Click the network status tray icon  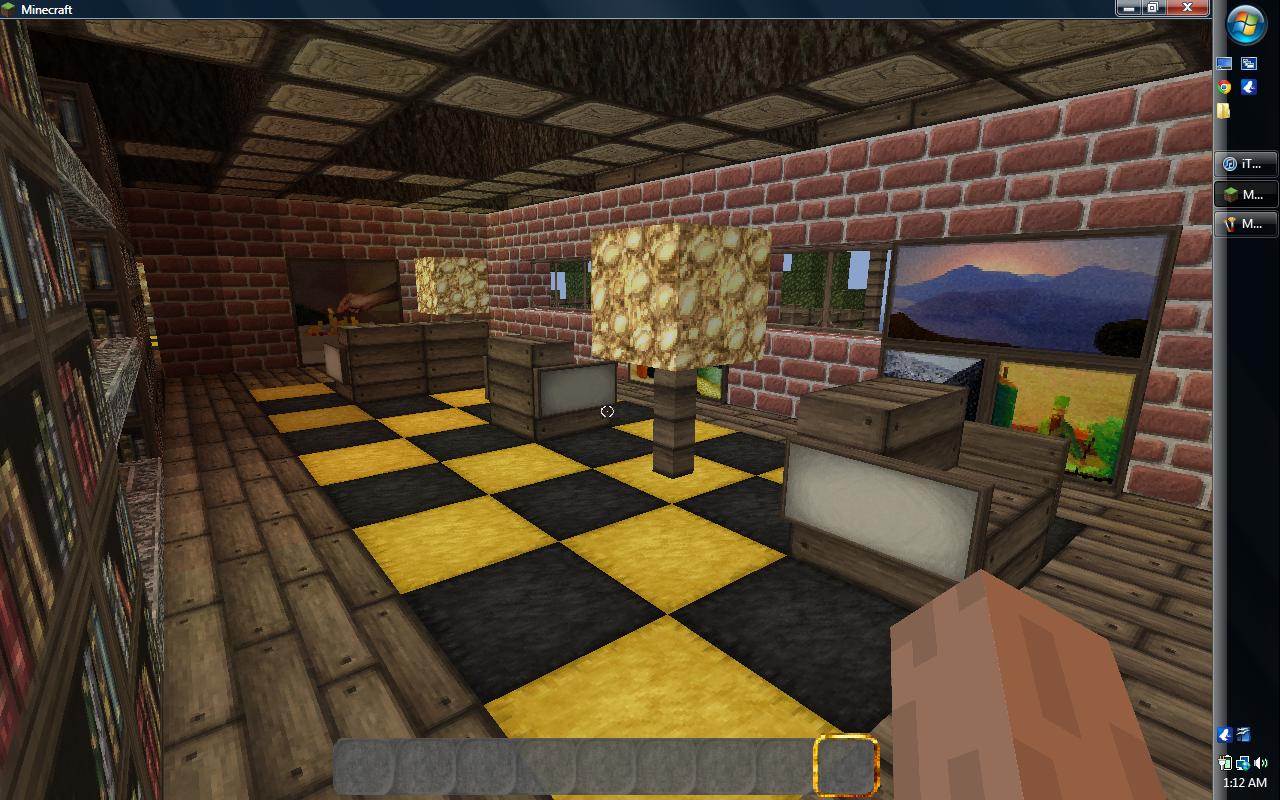[1243, 763]
